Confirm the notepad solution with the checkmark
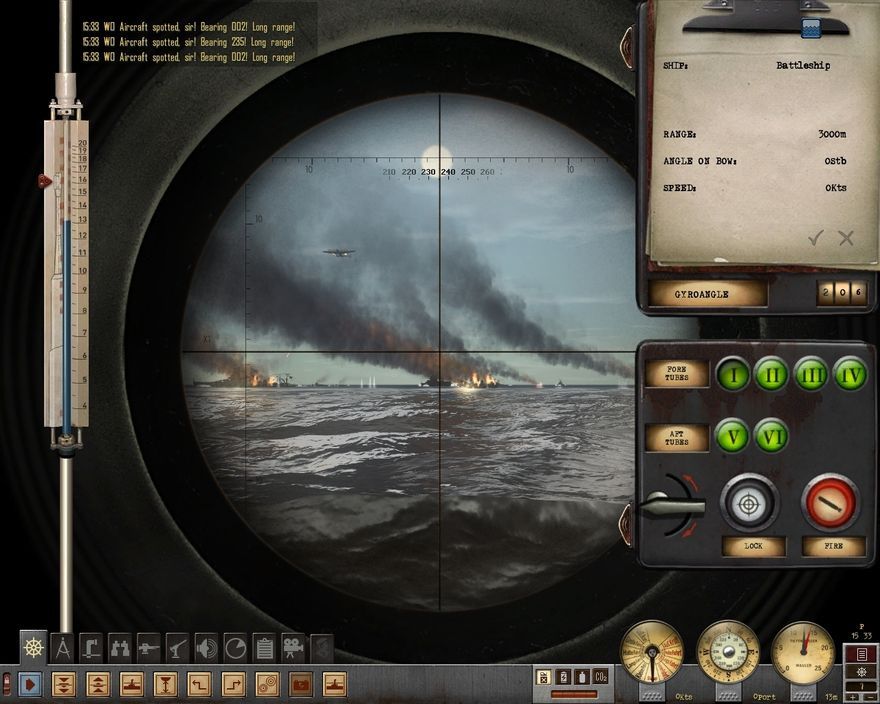The image size is (880, 704). pyautogui.click(x=816, y=237)
